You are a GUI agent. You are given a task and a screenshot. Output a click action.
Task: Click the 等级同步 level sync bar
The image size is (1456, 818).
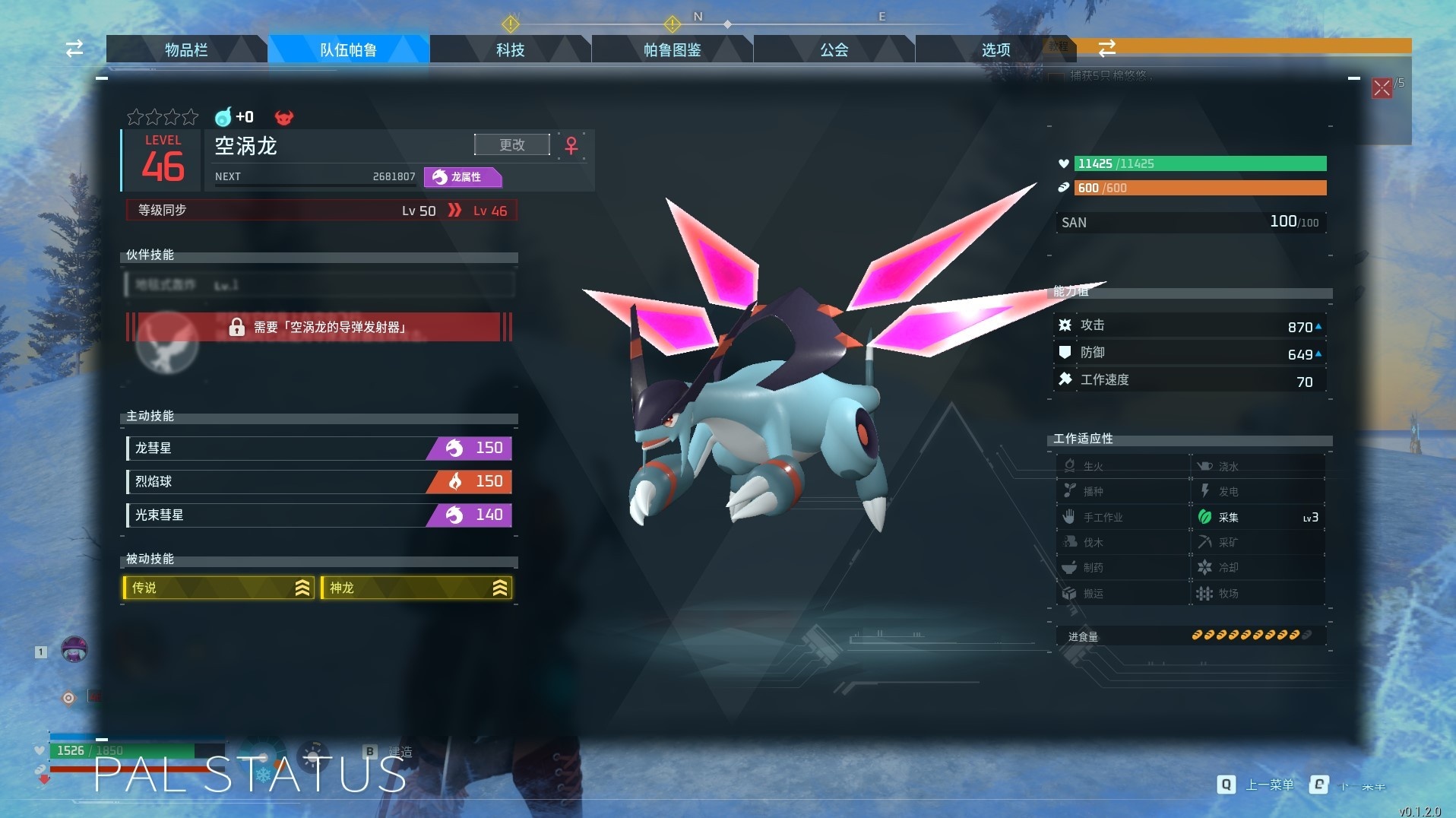coord(321,211)
